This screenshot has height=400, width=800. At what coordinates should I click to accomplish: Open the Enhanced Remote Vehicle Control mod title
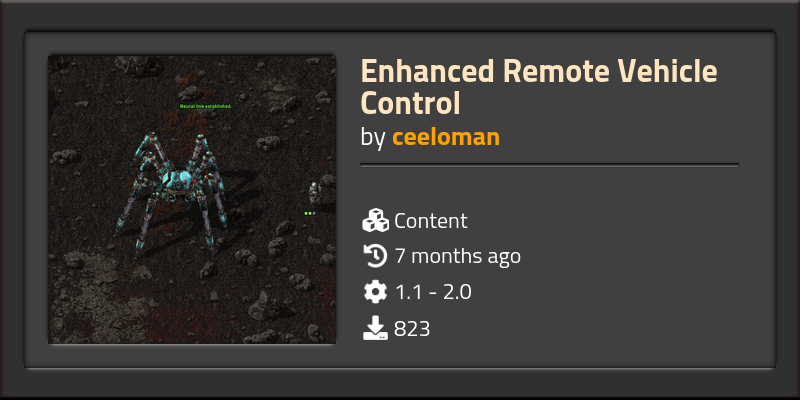(x=539, y=87)
